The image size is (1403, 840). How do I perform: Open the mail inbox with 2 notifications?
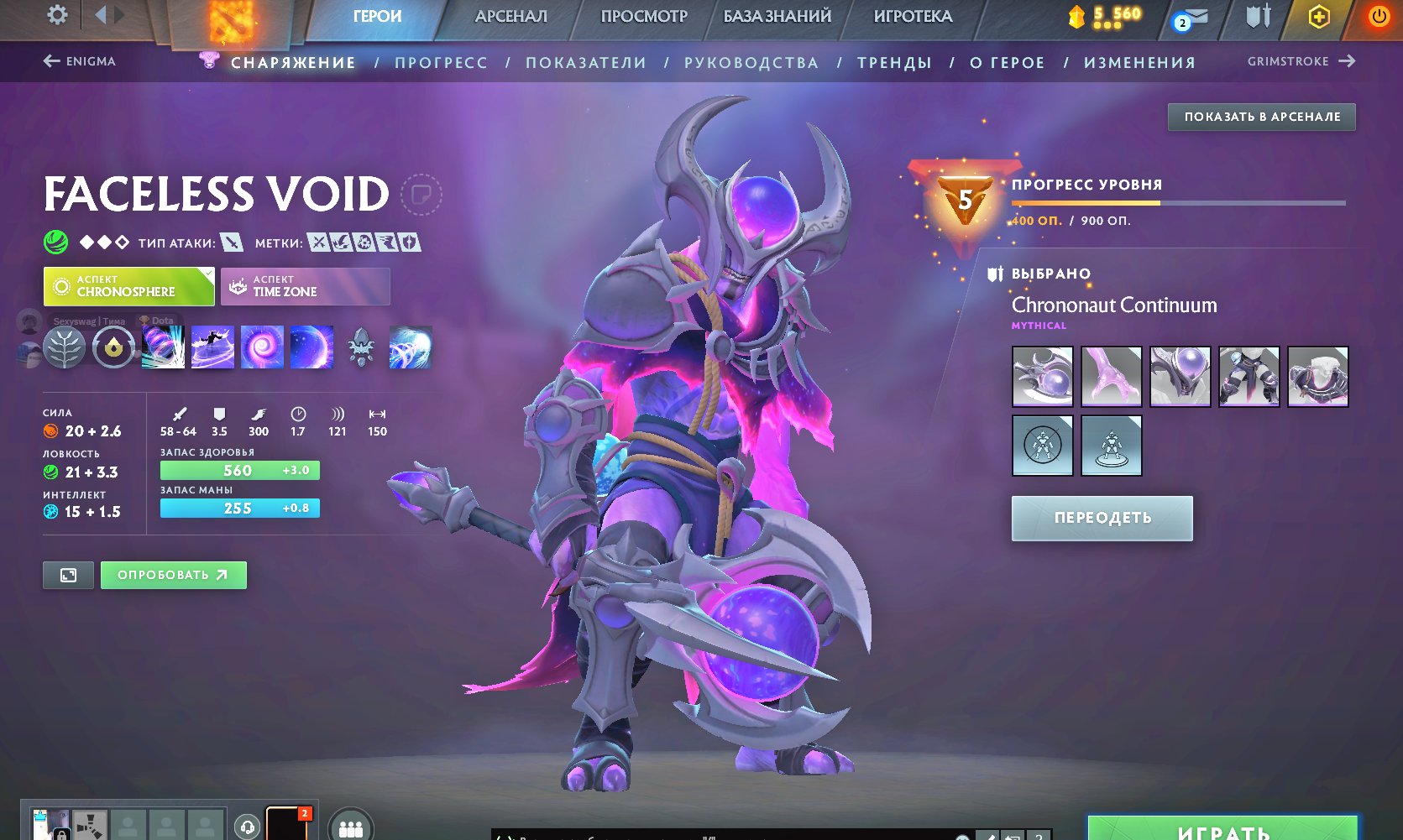(1191, 16)
